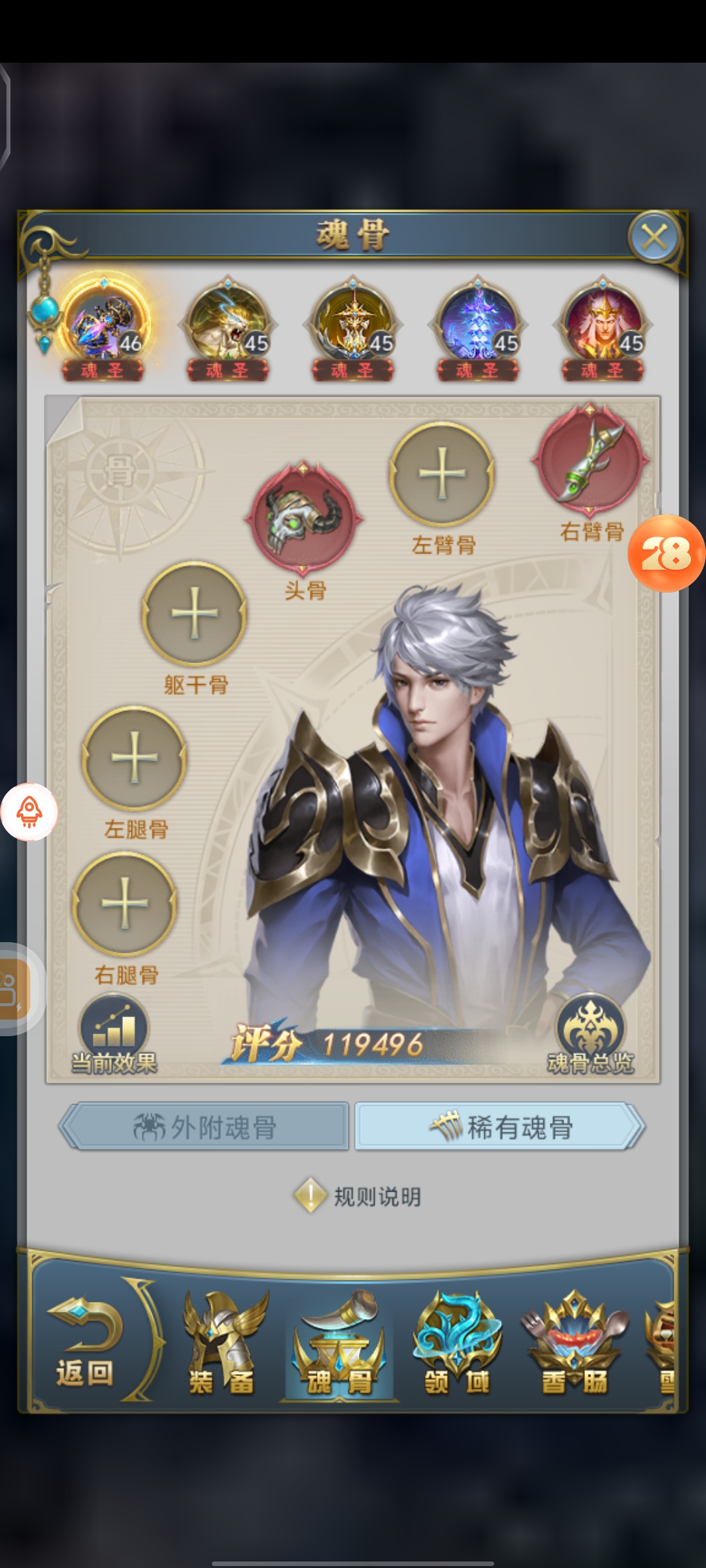Add a soul bone to 躯干骨

click(194, 614)
